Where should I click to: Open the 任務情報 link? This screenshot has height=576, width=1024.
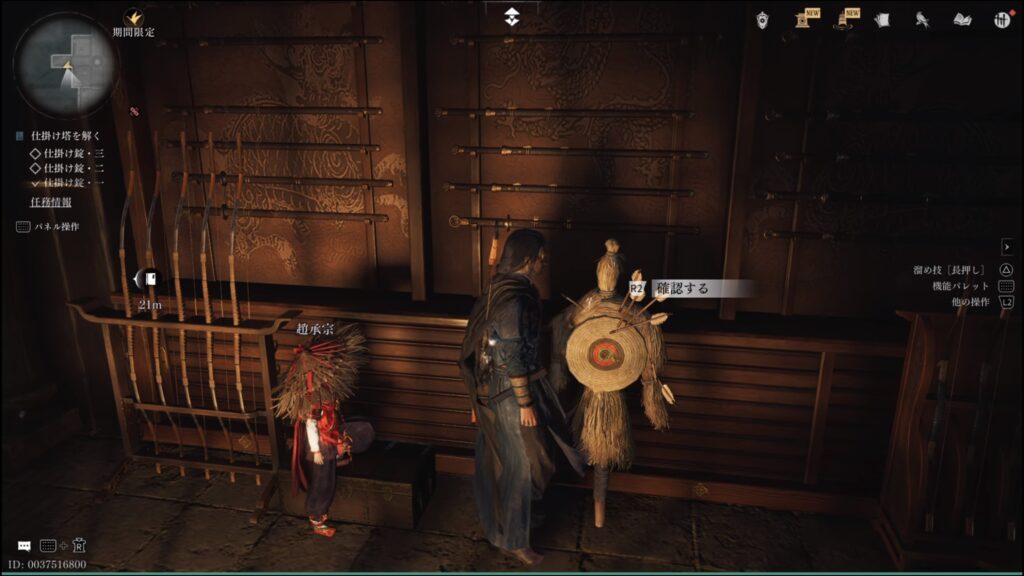[x=51, y=202]
